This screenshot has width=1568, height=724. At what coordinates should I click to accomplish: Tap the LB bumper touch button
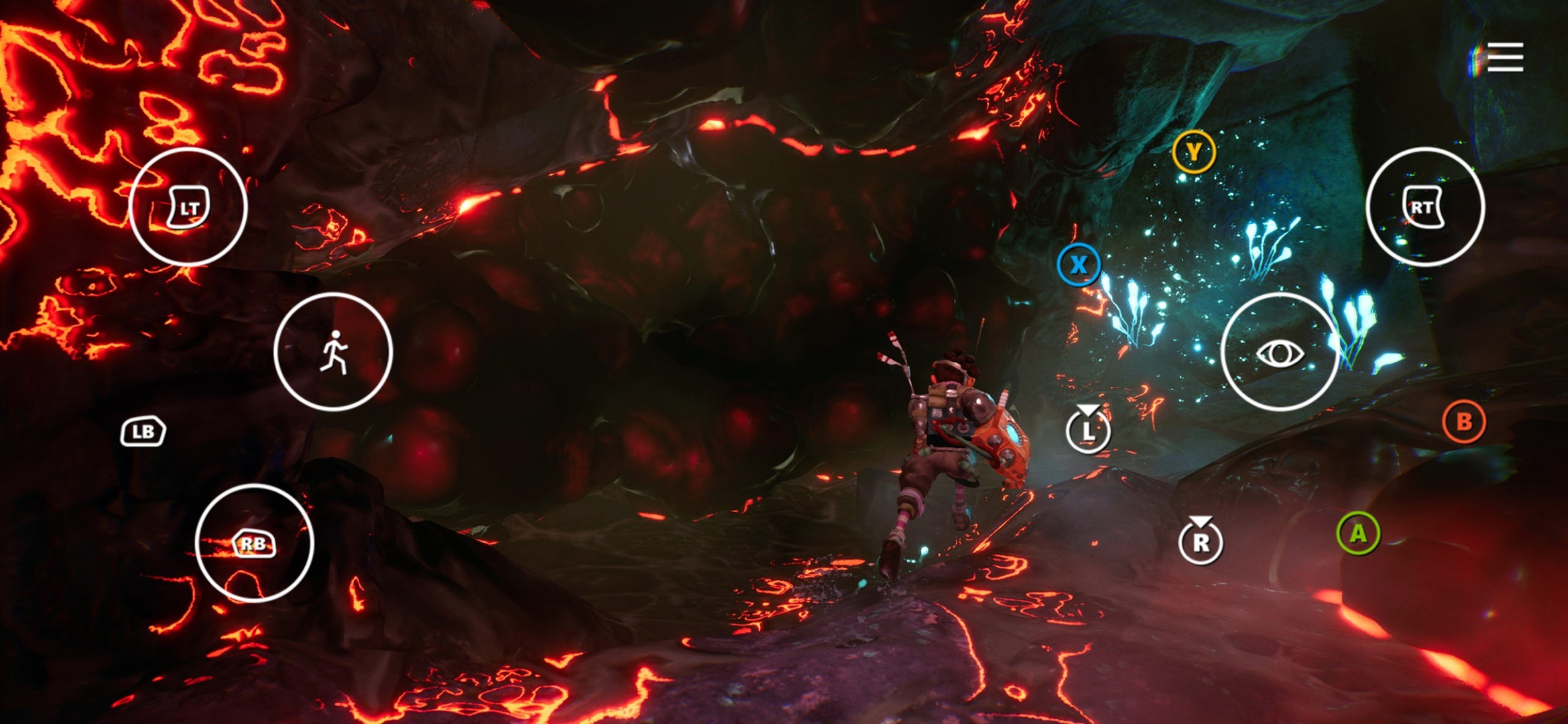(143, 432)
